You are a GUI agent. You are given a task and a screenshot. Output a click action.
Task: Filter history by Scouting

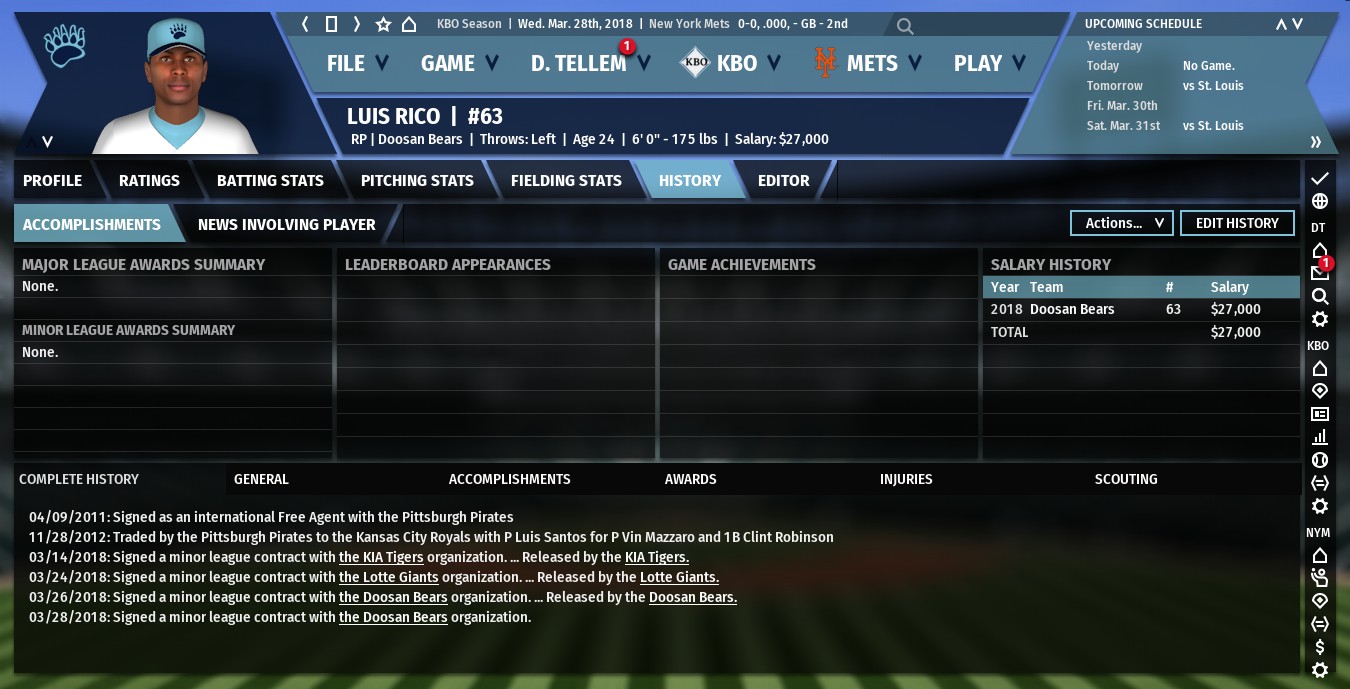(1126, 479)
